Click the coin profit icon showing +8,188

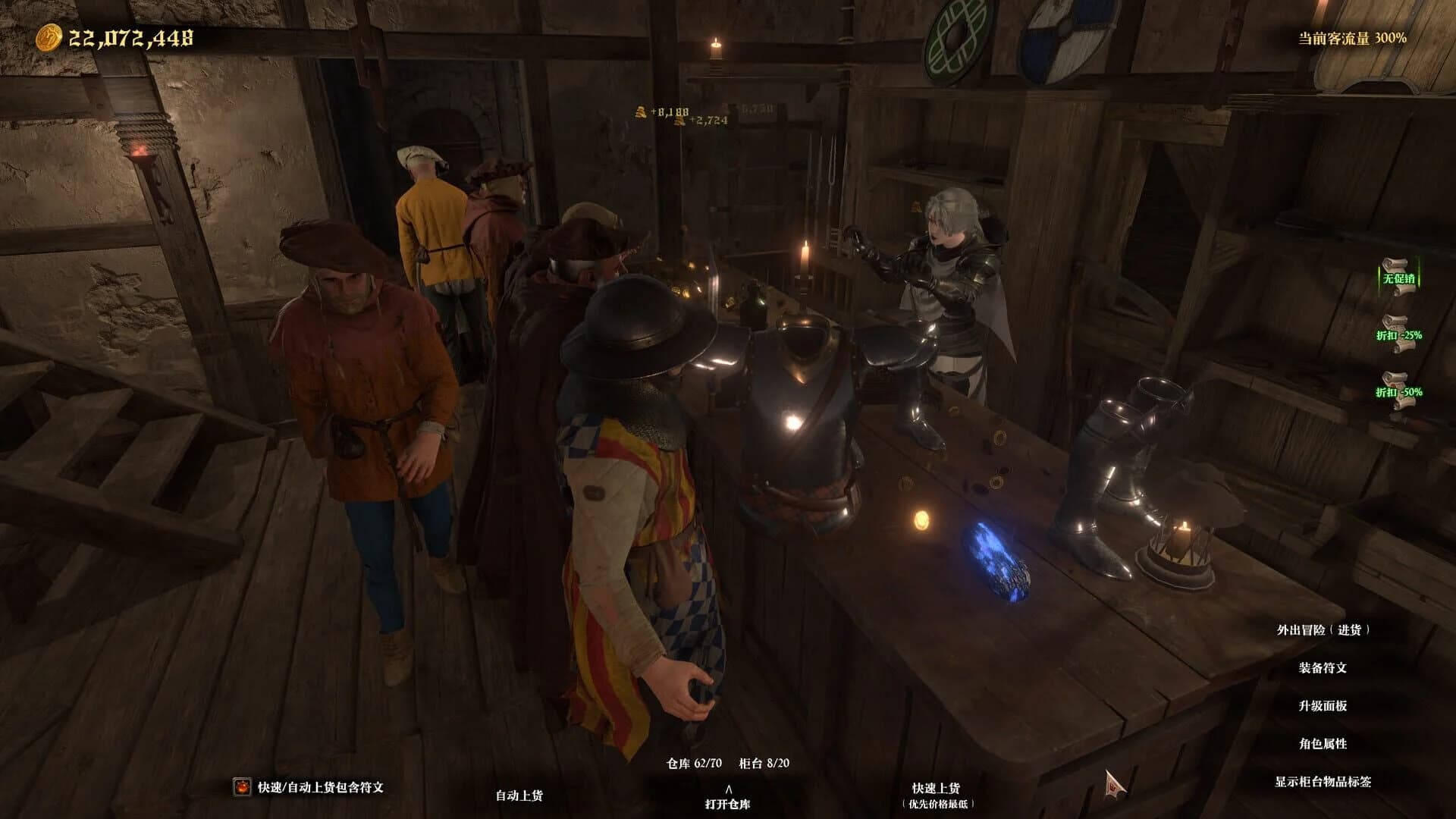pyautogui.click(x=642, y=112)
